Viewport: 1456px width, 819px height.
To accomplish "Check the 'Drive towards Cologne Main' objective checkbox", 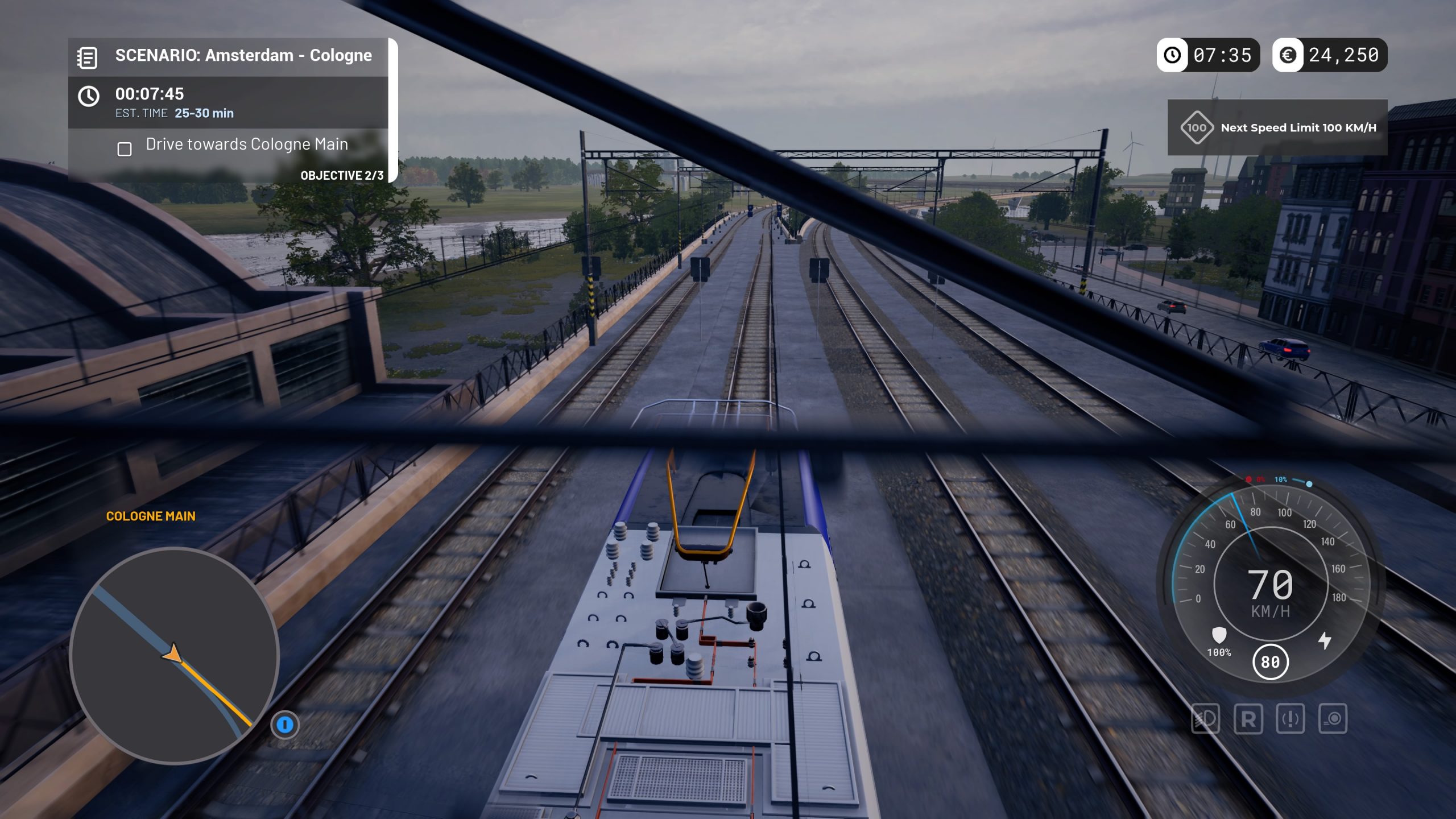I will click(125, 149).
